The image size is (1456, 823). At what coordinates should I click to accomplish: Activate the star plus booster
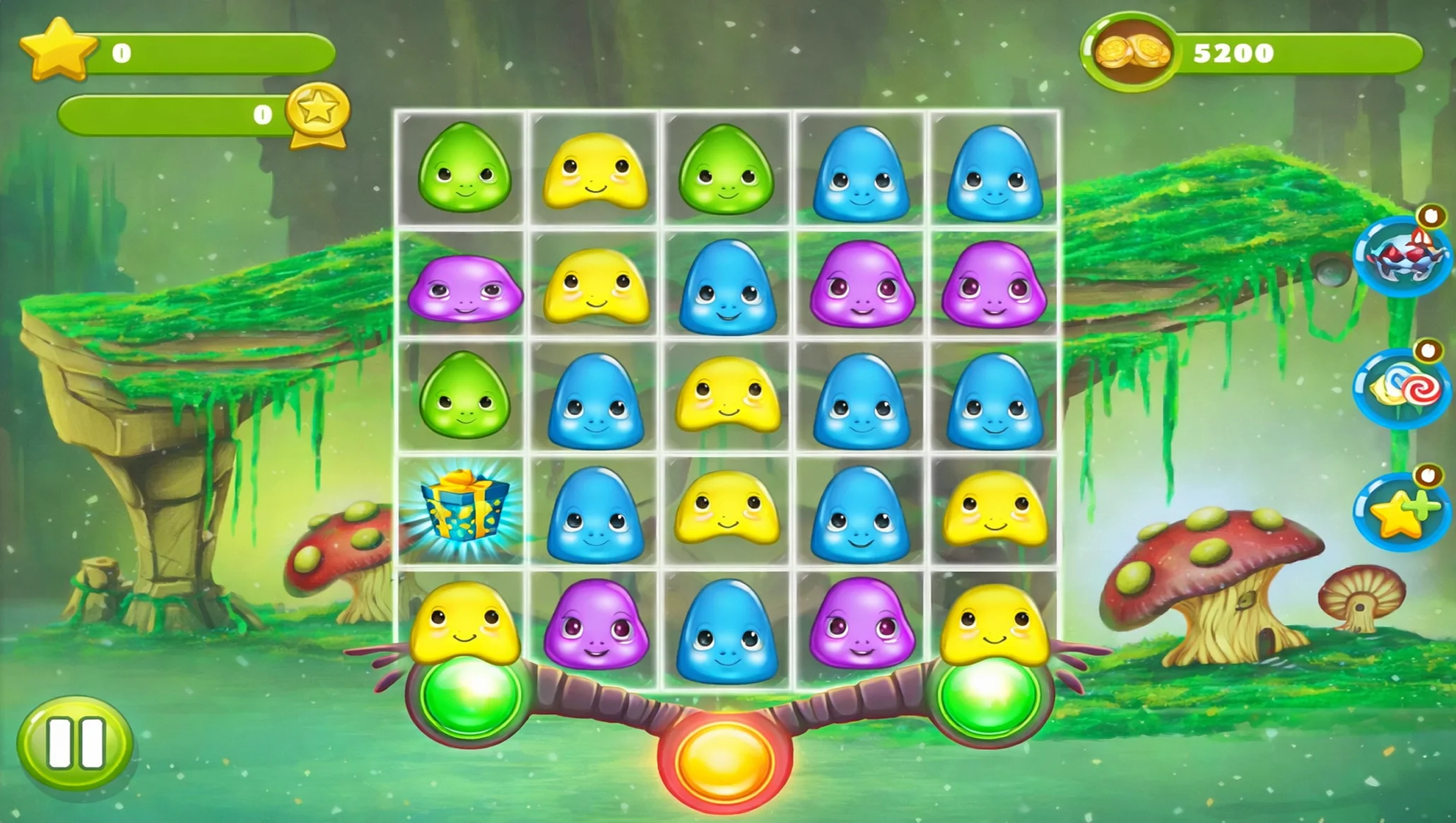[1402, 512]
